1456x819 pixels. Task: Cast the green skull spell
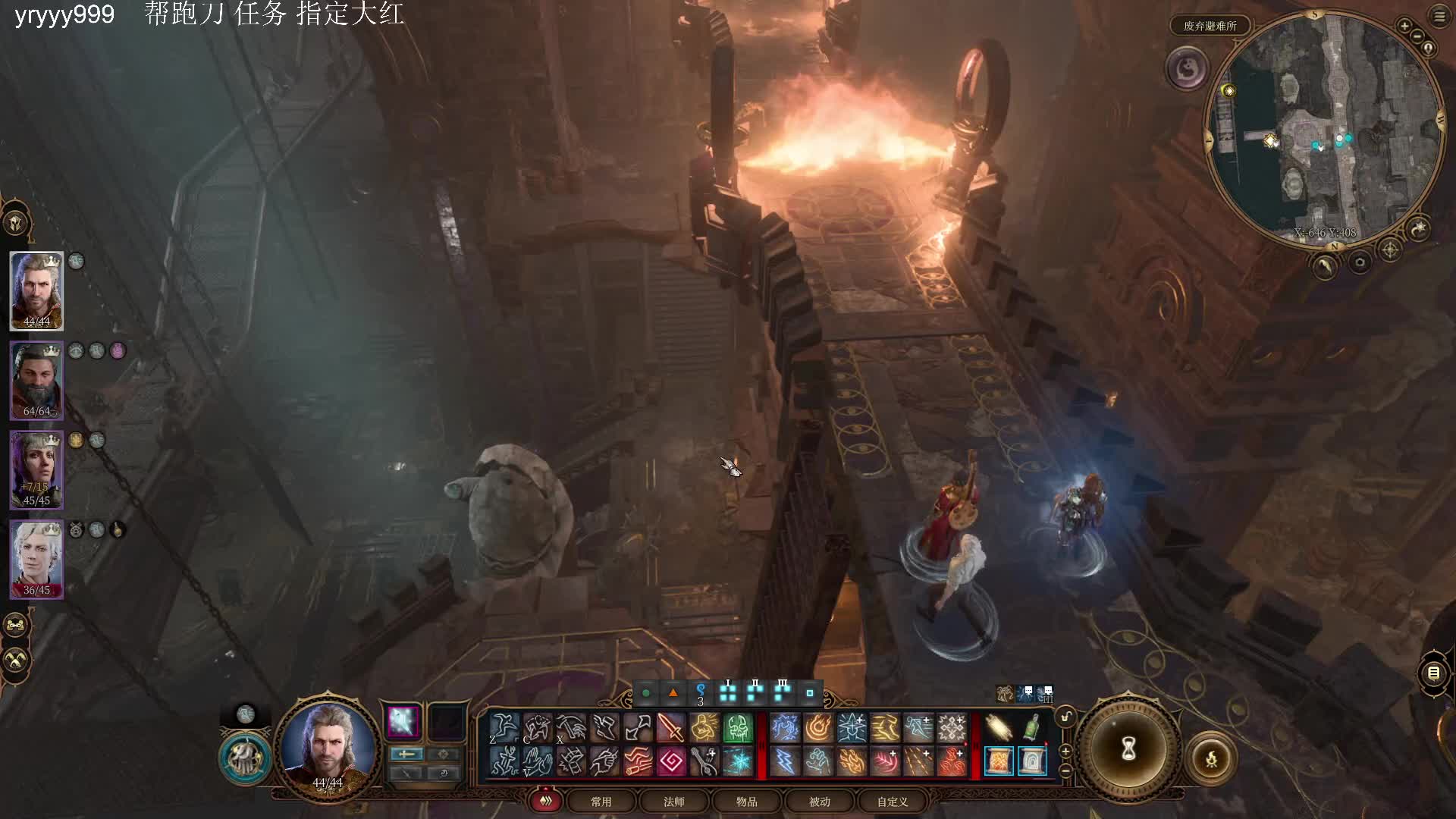coord(737,728)
